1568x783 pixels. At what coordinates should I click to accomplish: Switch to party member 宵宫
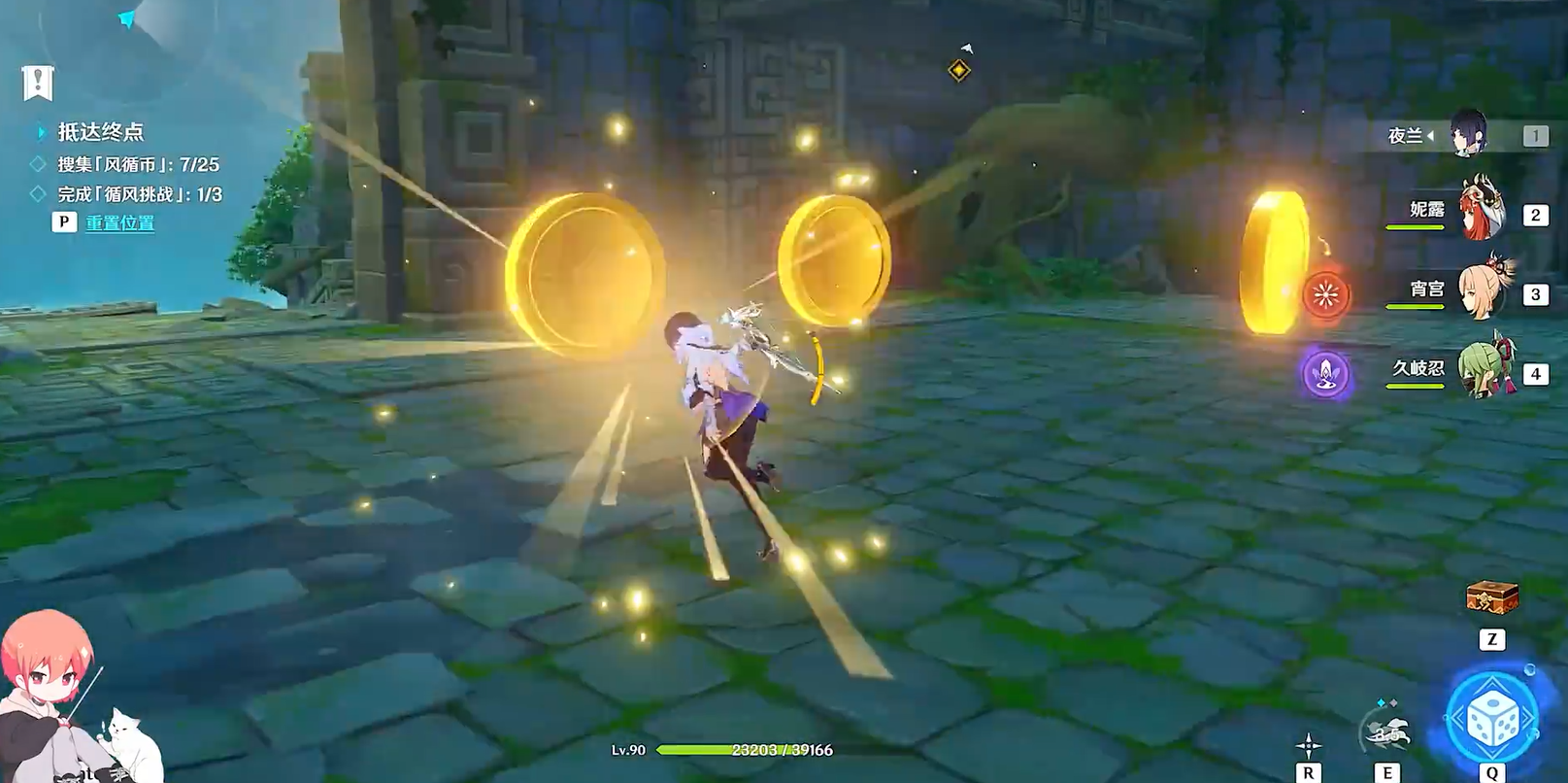pyautogui.click(x=1482, y=289)
